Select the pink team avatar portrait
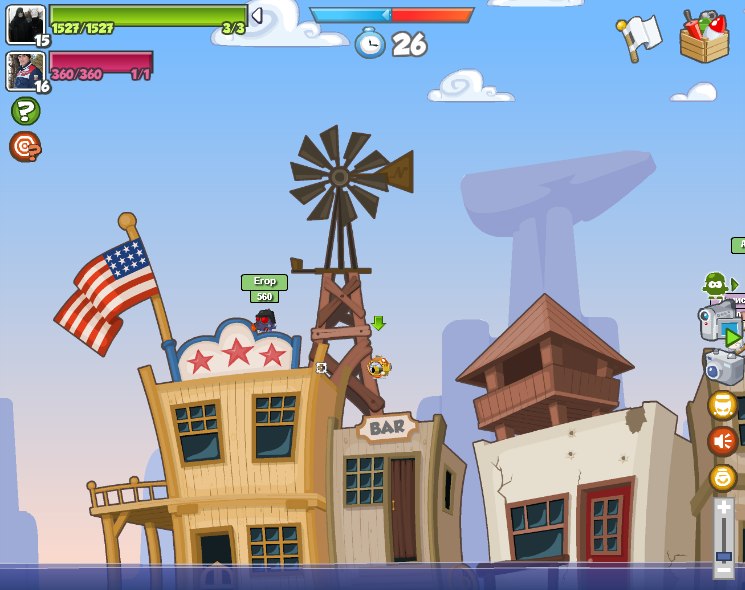745x590 pixels. [x=25, y=71]
